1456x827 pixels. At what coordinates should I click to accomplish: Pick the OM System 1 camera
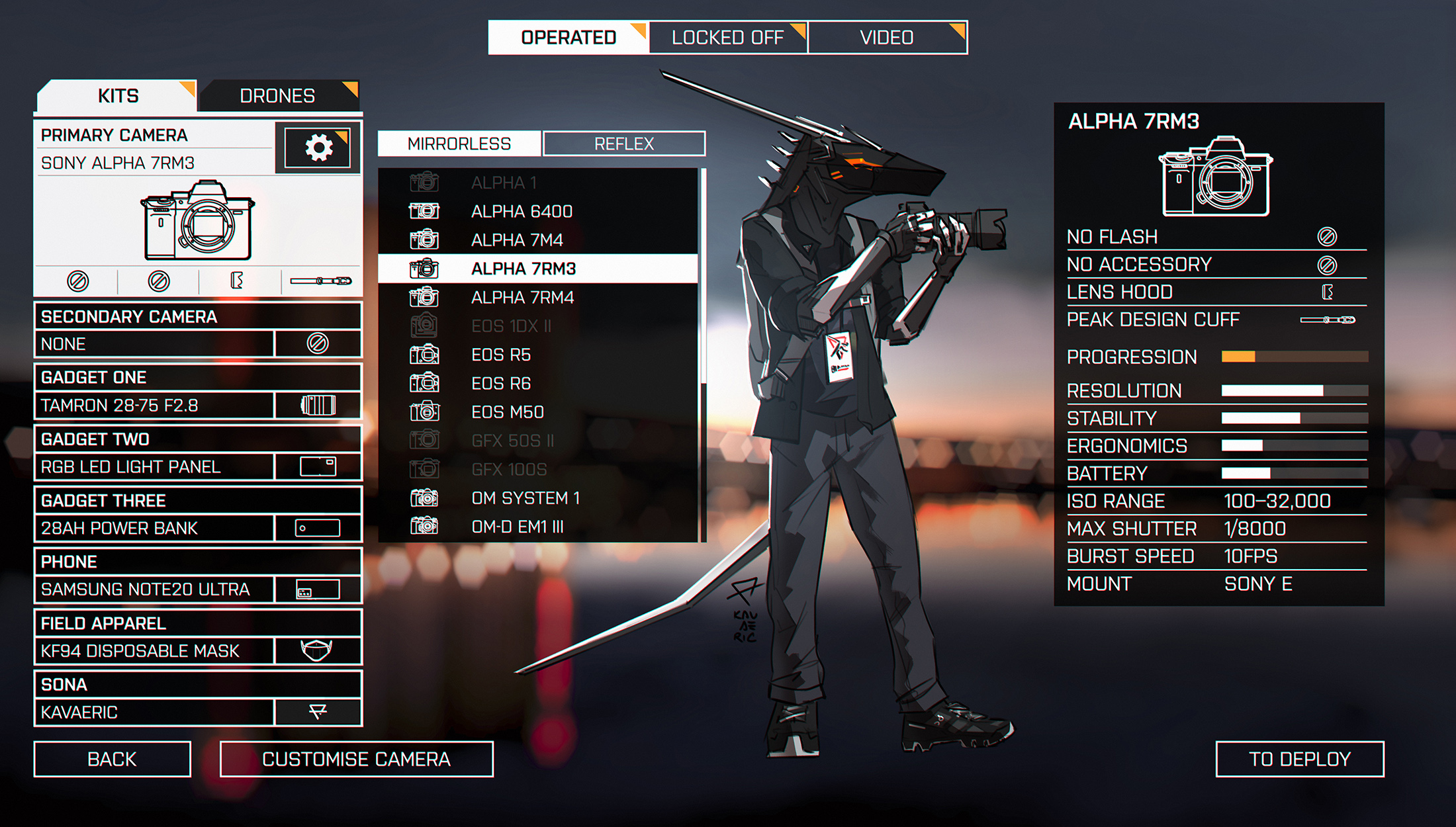(525, 498)
